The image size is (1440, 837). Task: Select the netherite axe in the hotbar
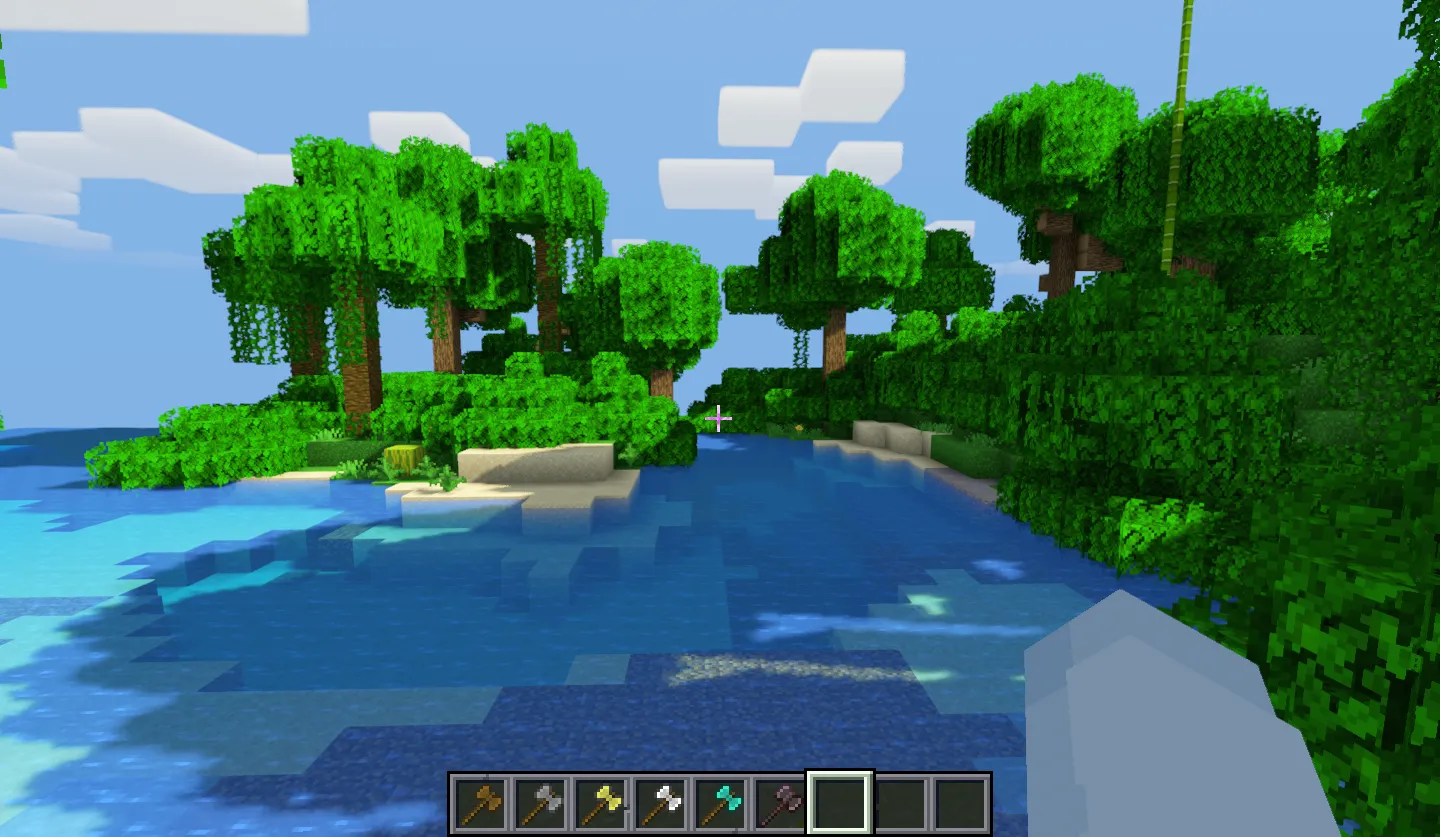780,802
